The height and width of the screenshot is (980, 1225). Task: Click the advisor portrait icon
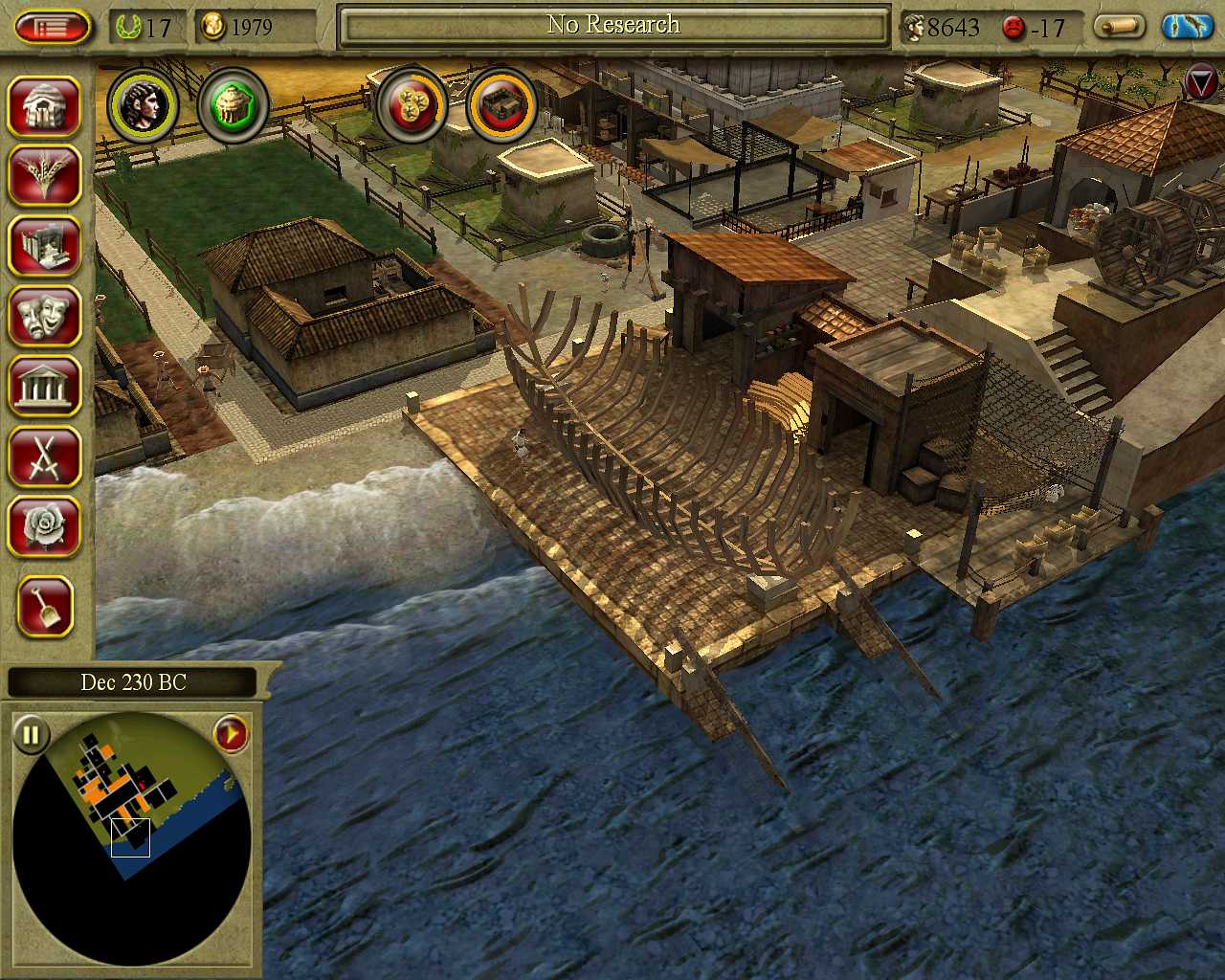pyautogui.click(x=144, y=104)
